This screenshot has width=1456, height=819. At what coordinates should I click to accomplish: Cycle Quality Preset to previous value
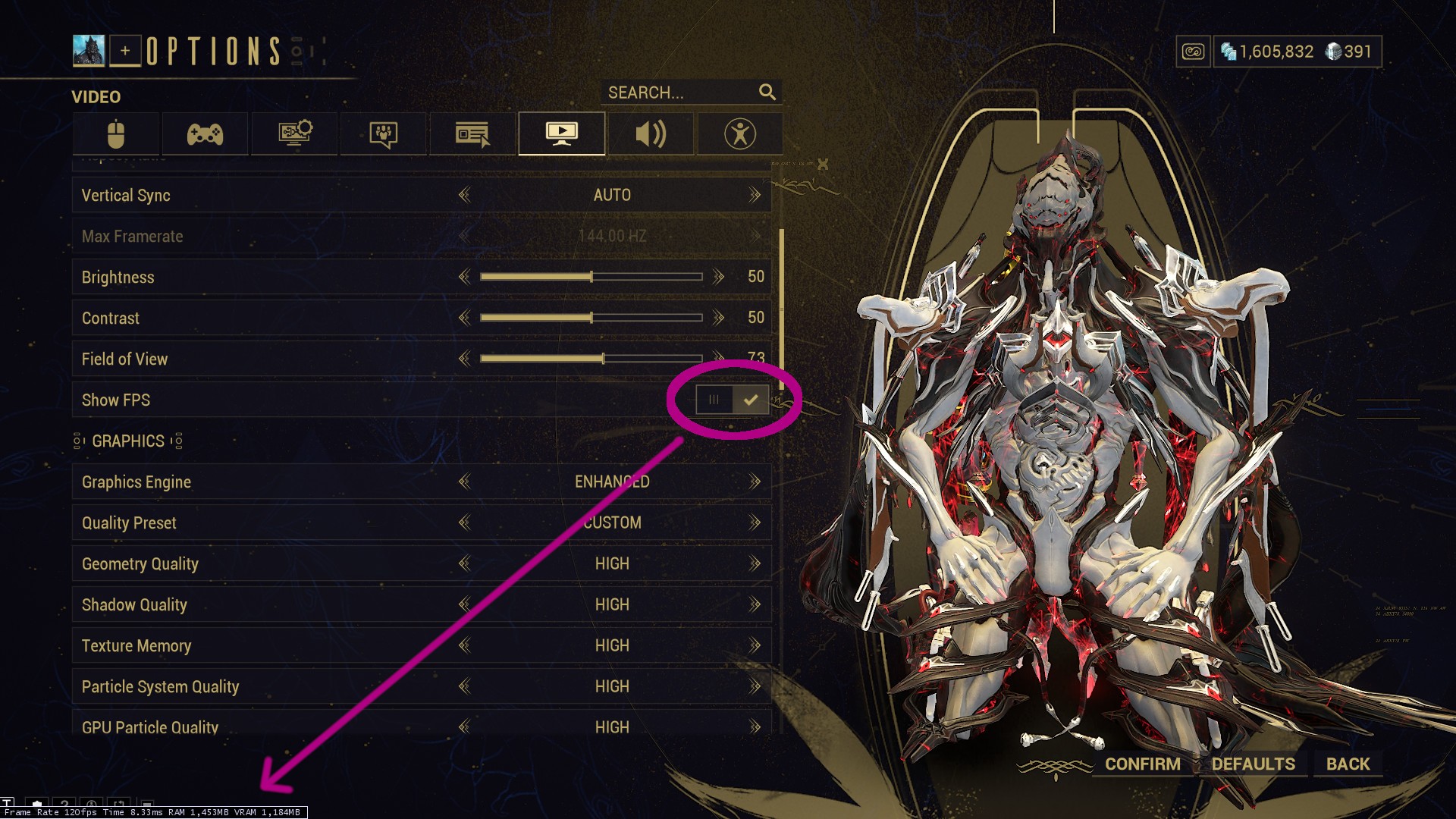(x=464, y=522)
